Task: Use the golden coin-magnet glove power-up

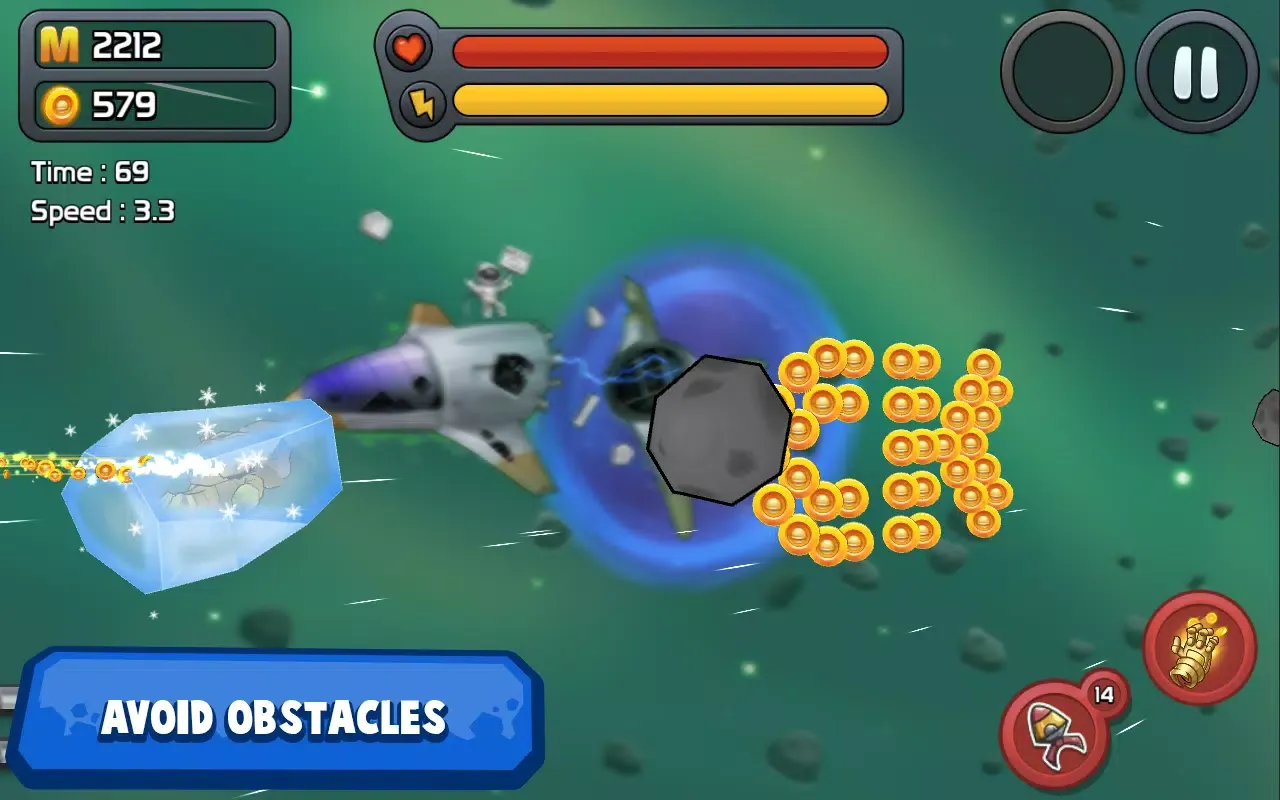Action: click(1200, 650)
